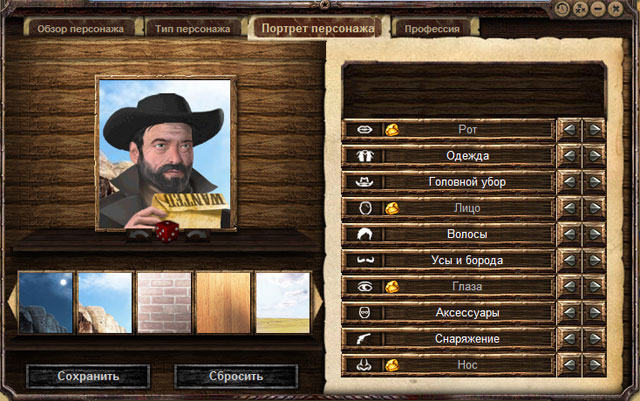Choose the prairie field background thumbnail
The height and width of the screenshot is (401, 640).
(x=281, y=303)
